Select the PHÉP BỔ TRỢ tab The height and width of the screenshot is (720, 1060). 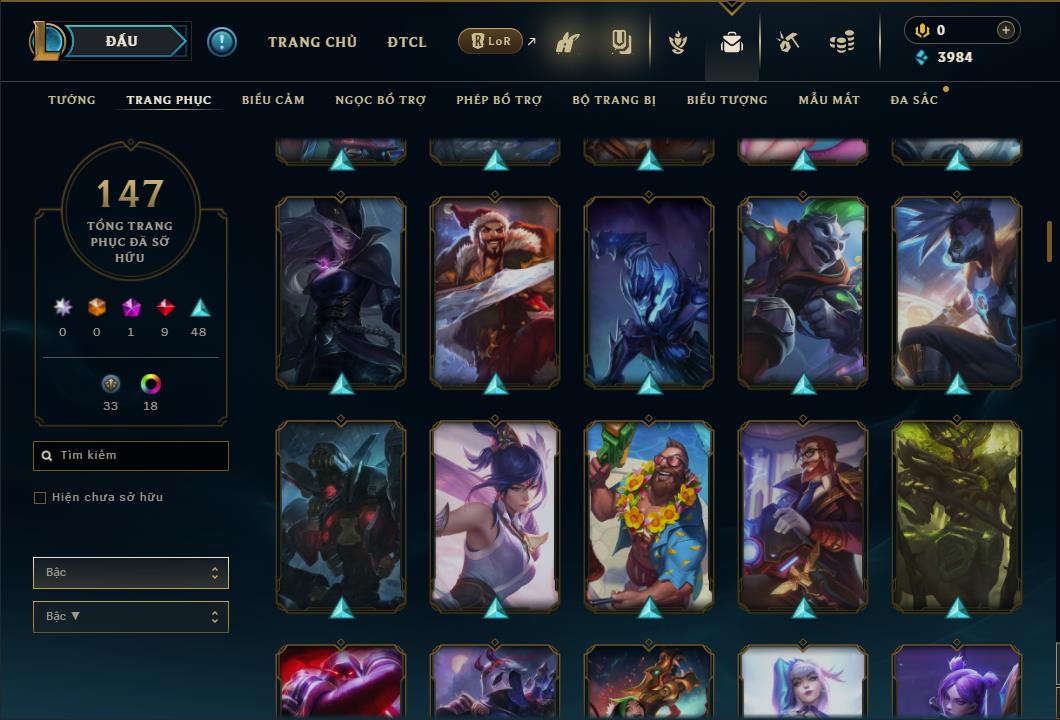tap(499, 100)
